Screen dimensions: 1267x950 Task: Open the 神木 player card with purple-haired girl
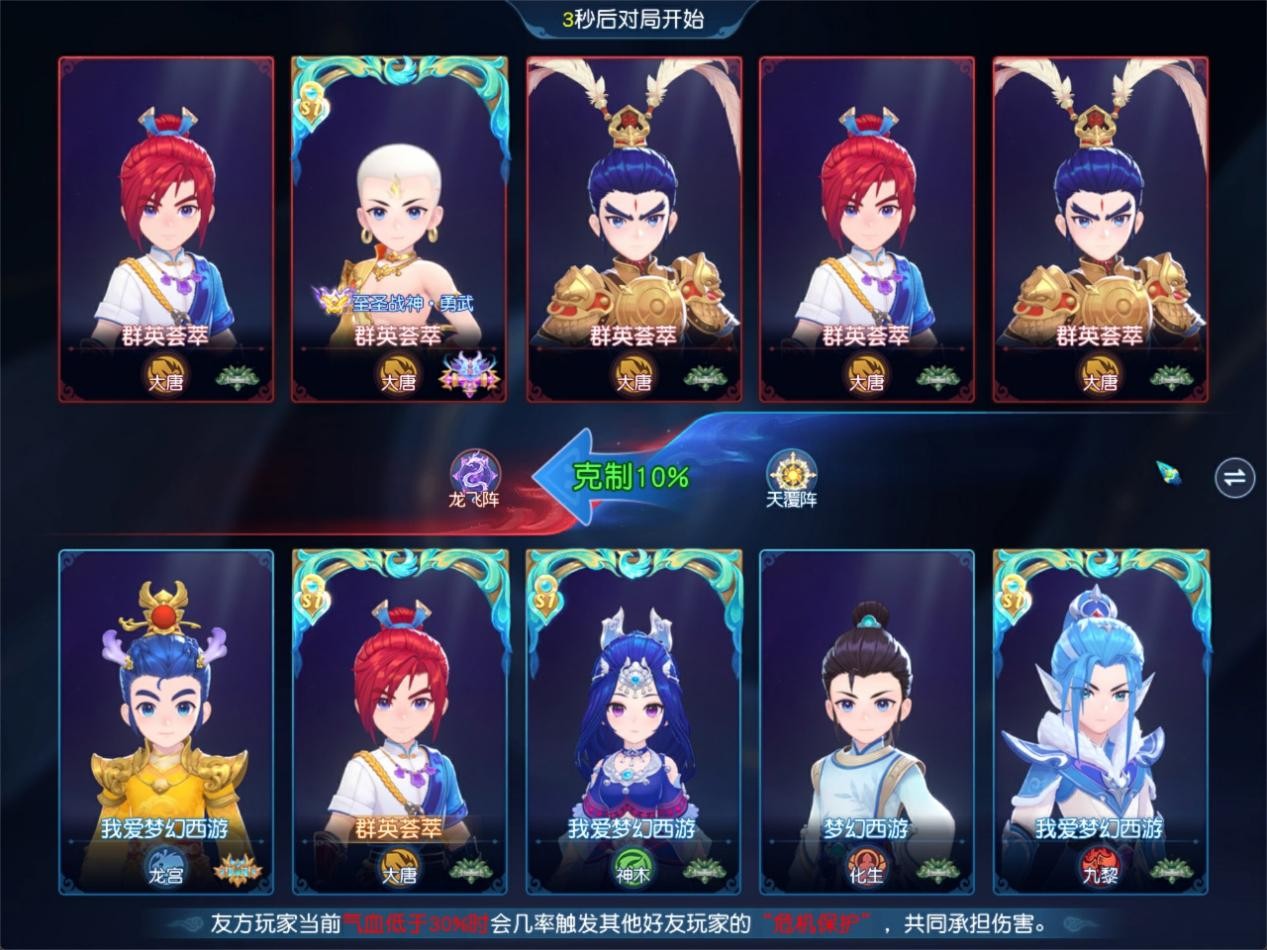[633, 722]
